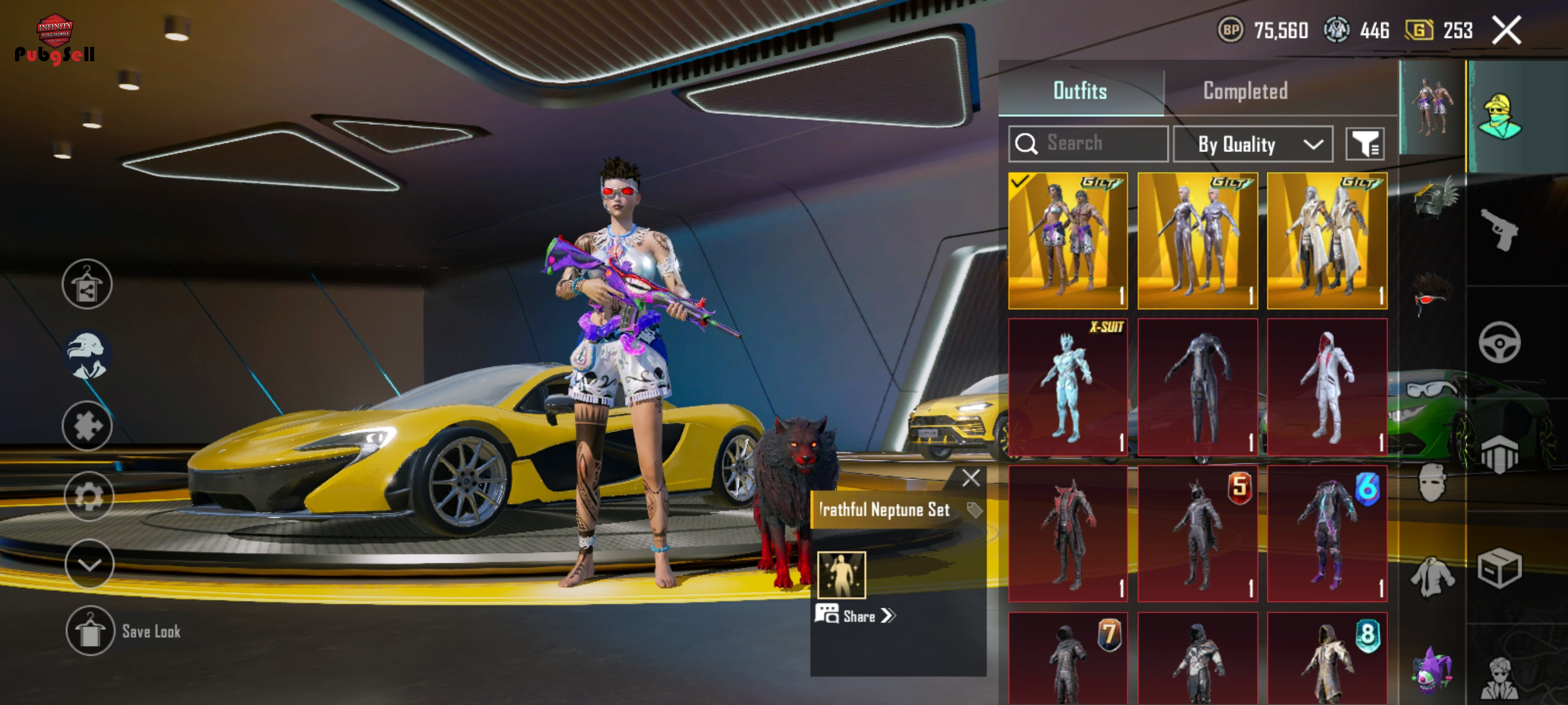Viewport: 1568px width, 705px height.
Task: Select the X-Suit ice outfit tile
Action: tap(1068, 386)
